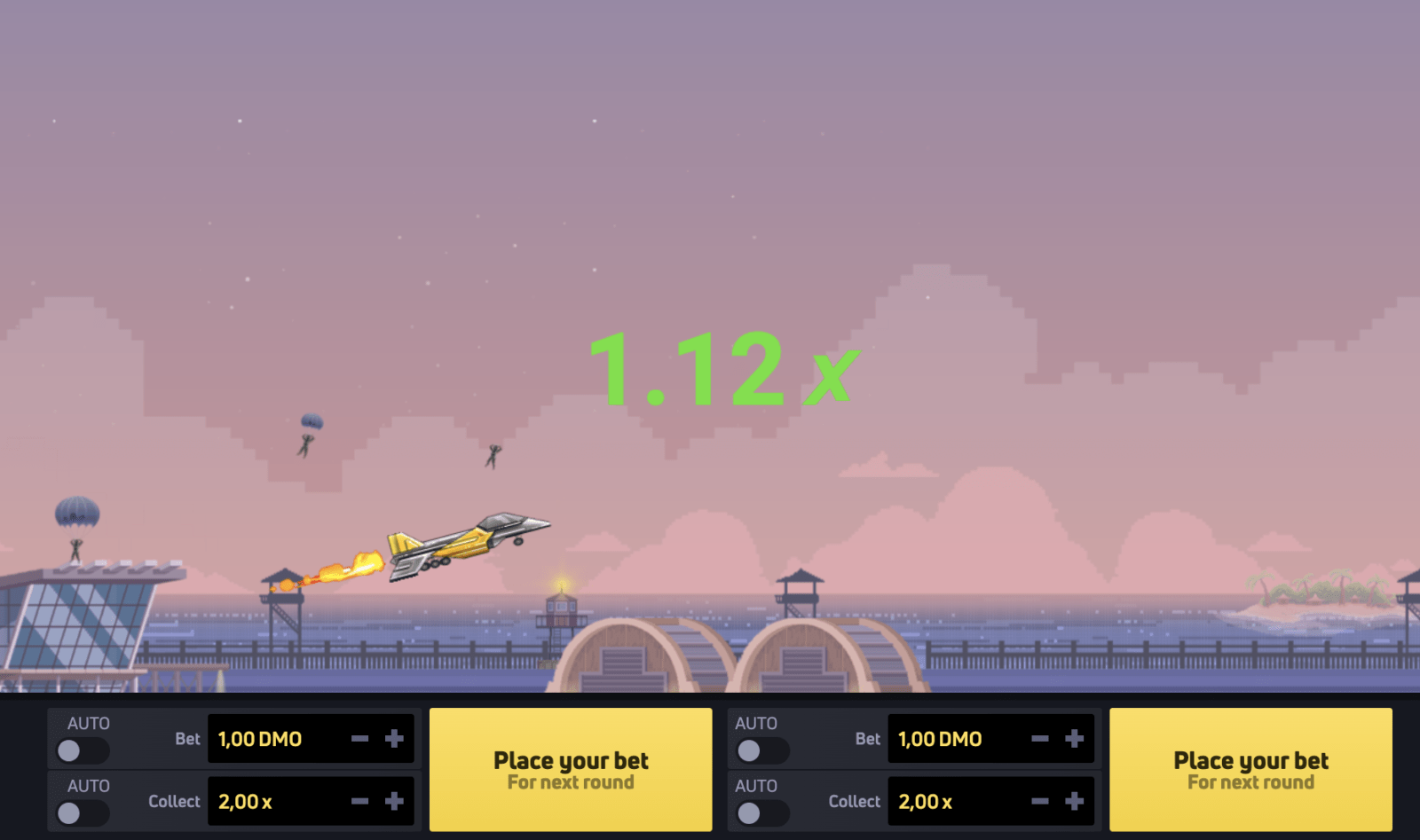Click the plus icon to increase right bet
This screenshot has height=840, width=1420.
click(1075, 738)
